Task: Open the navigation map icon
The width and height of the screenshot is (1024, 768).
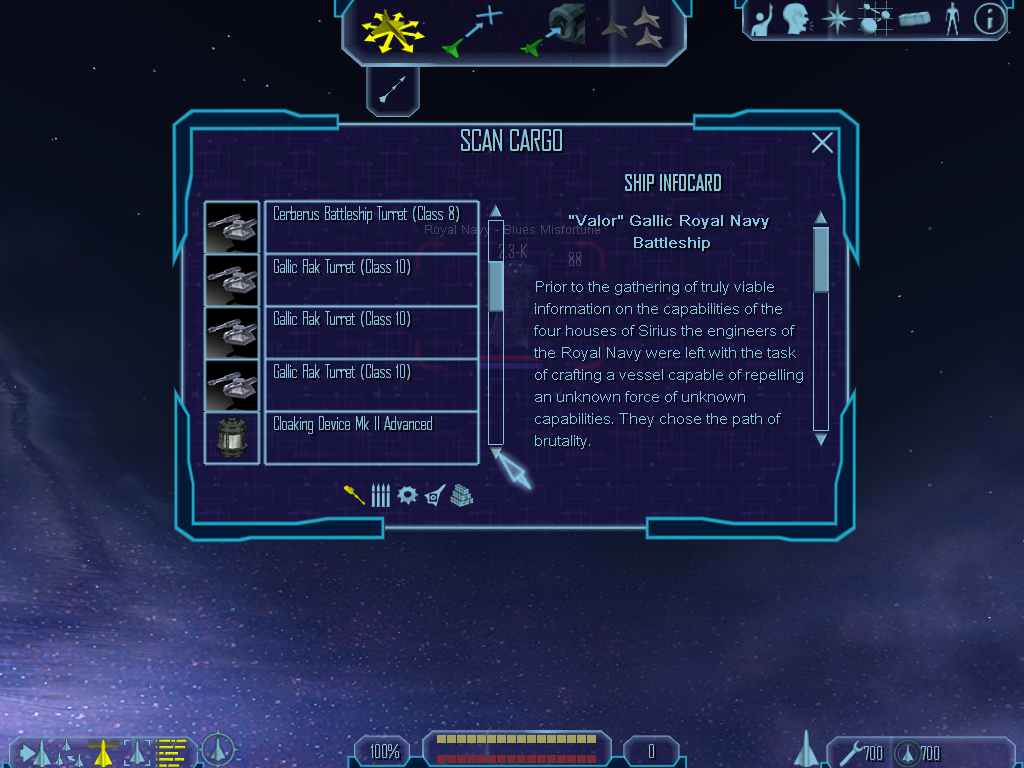Action: click(x=876, y=19)
